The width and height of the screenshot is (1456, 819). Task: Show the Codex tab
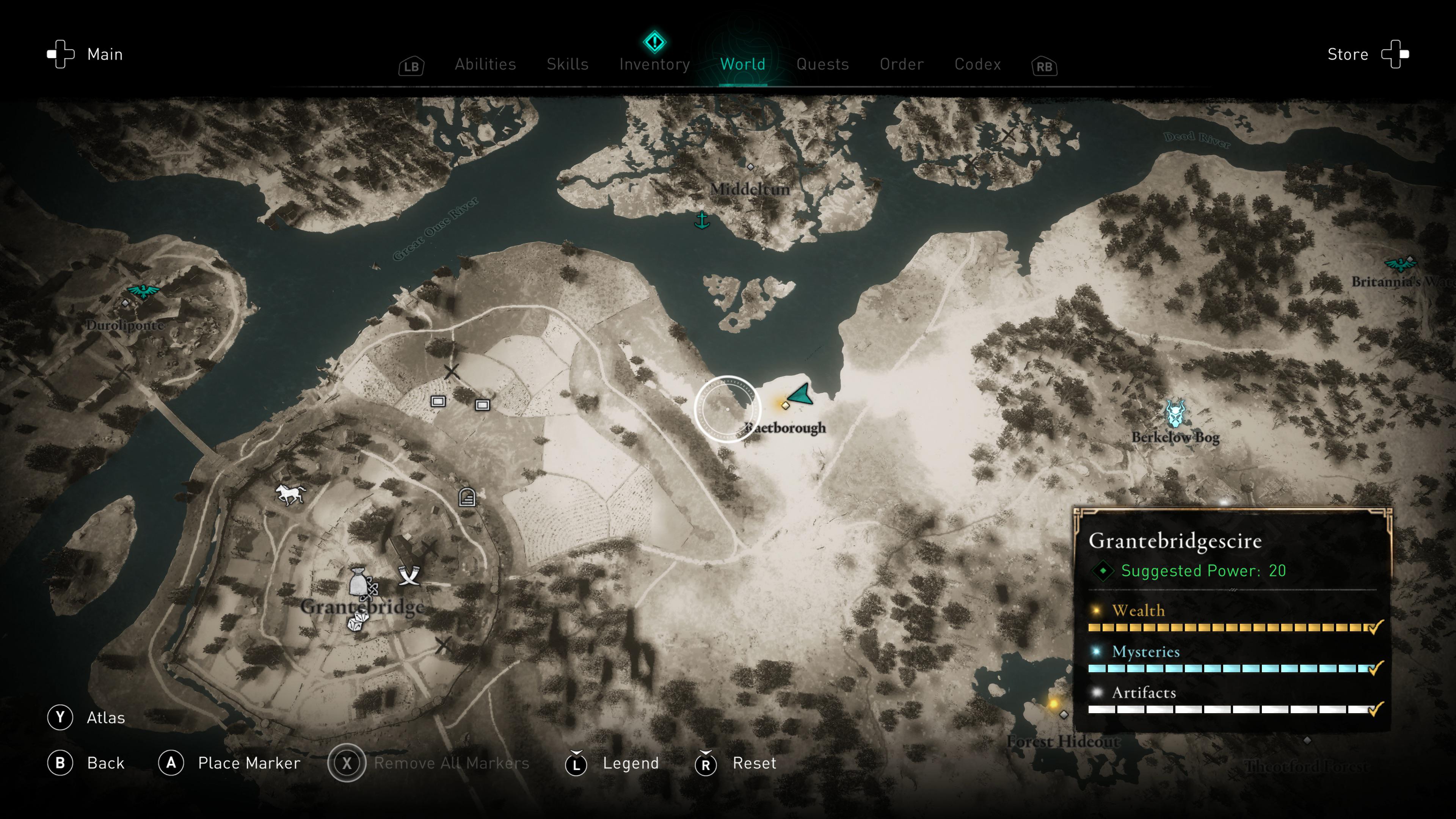[977, 64]
